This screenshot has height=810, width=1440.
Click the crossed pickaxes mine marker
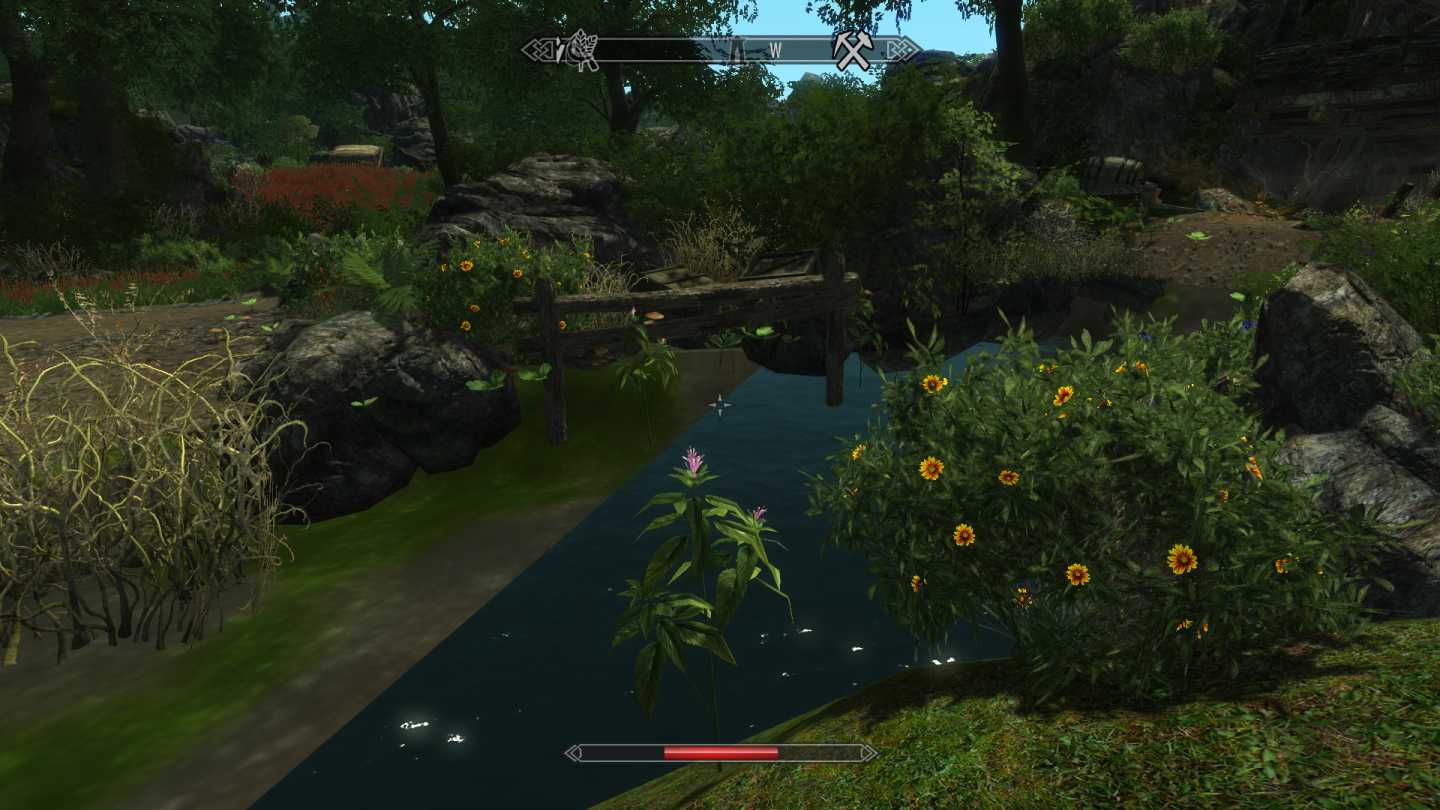(x=853, y=50)
